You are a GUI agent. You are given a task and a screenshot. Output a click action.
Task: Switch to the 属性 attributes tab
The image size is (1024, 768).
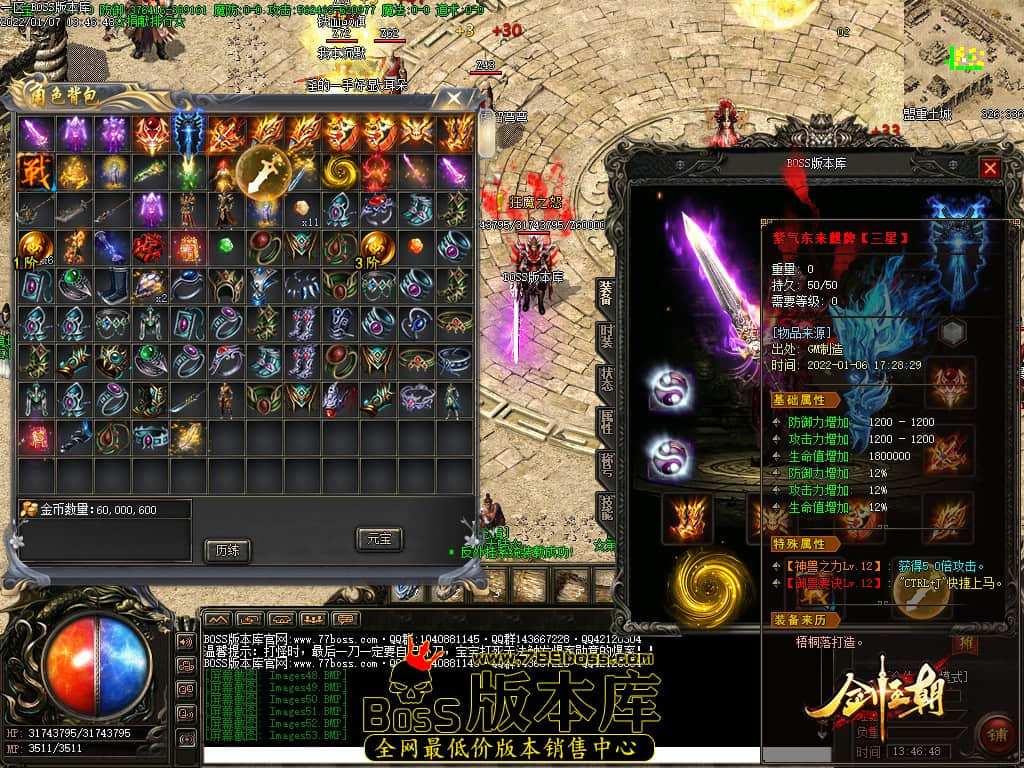point(606,421)
